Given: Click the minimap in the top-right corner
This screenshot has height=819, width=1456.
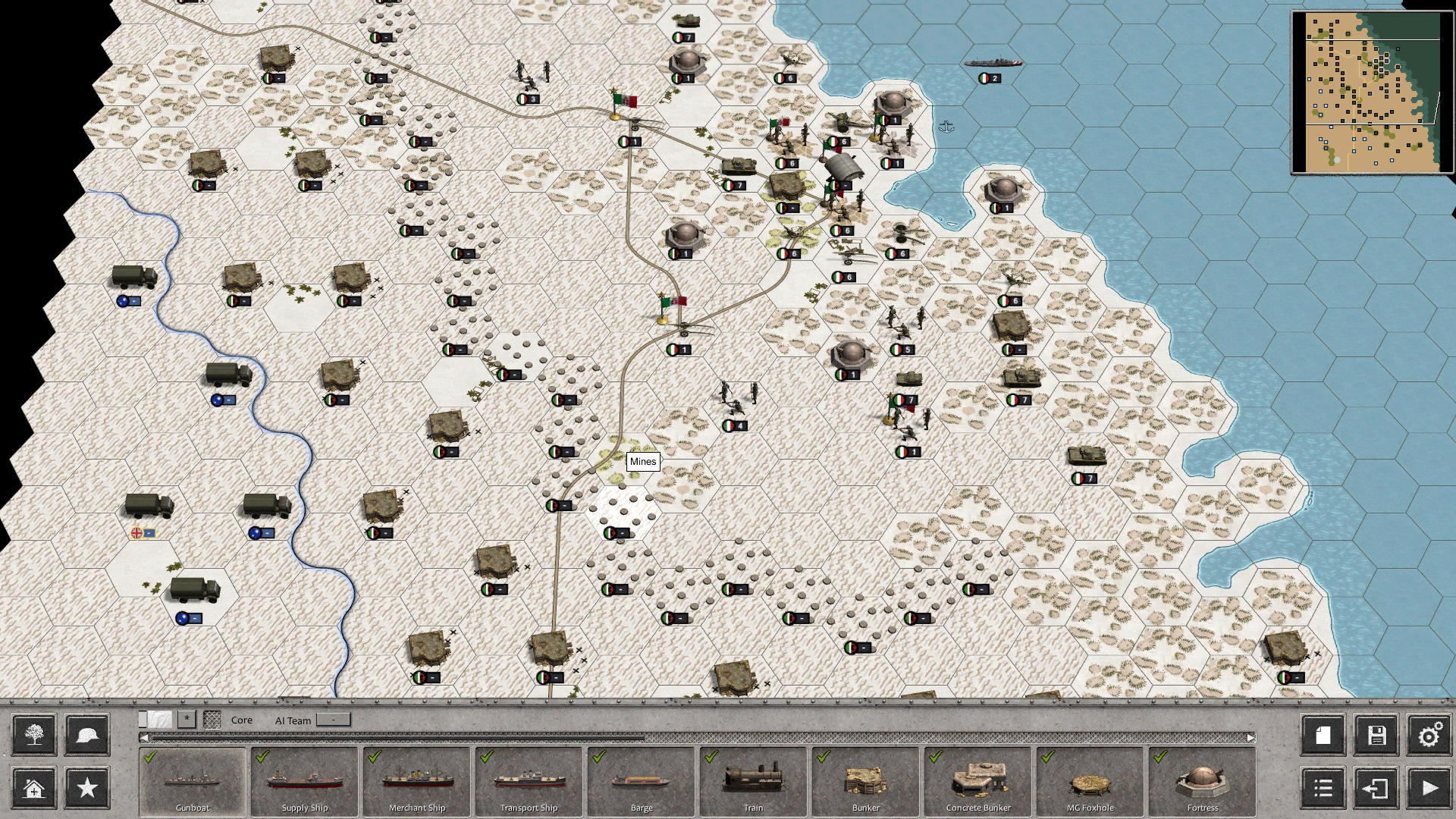Looking at the screenshot, I should [x=1370, y=89].
